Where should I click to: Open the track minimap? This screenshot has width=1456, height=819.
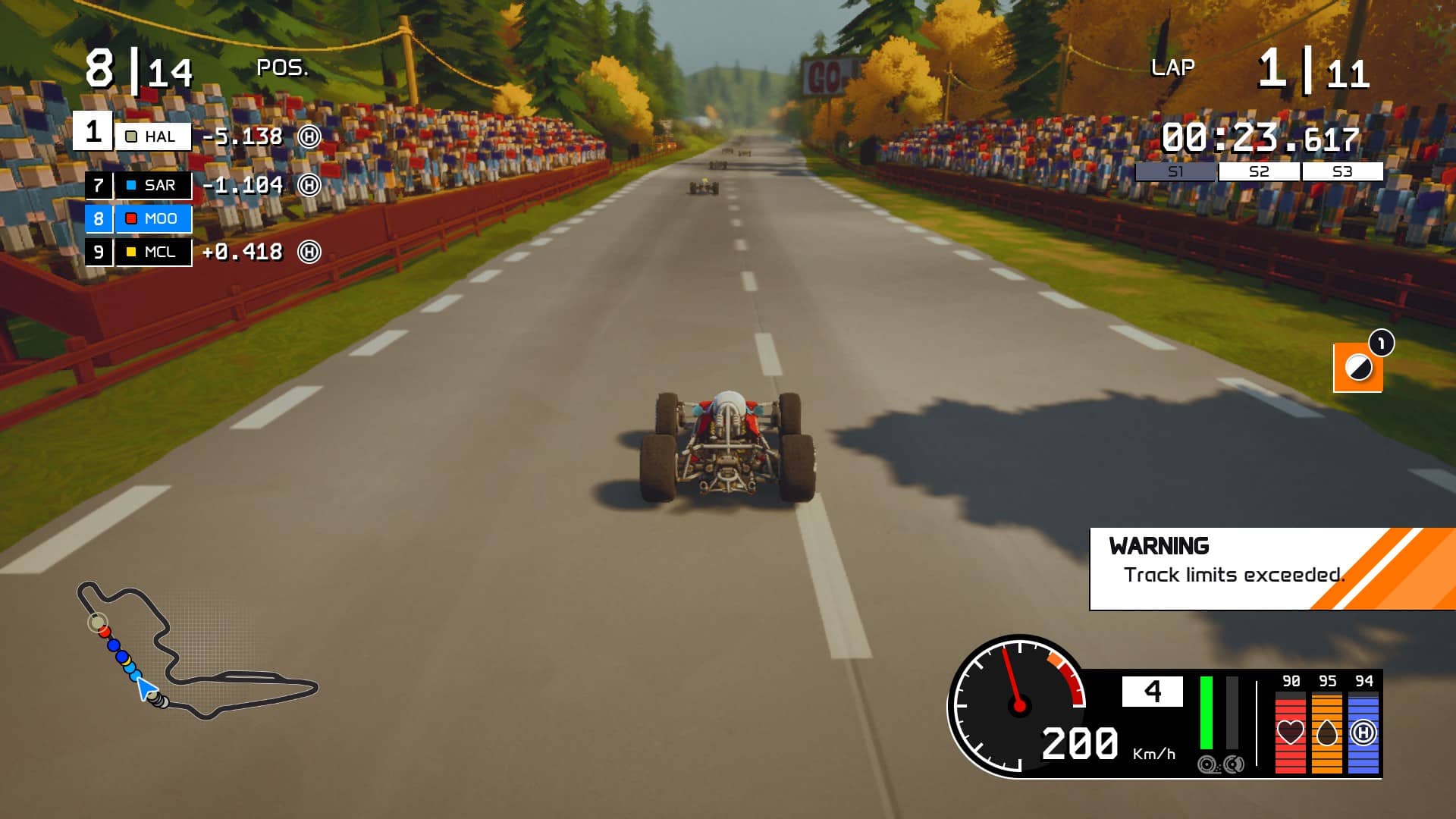pyautogui.click(x=196, y=651)
